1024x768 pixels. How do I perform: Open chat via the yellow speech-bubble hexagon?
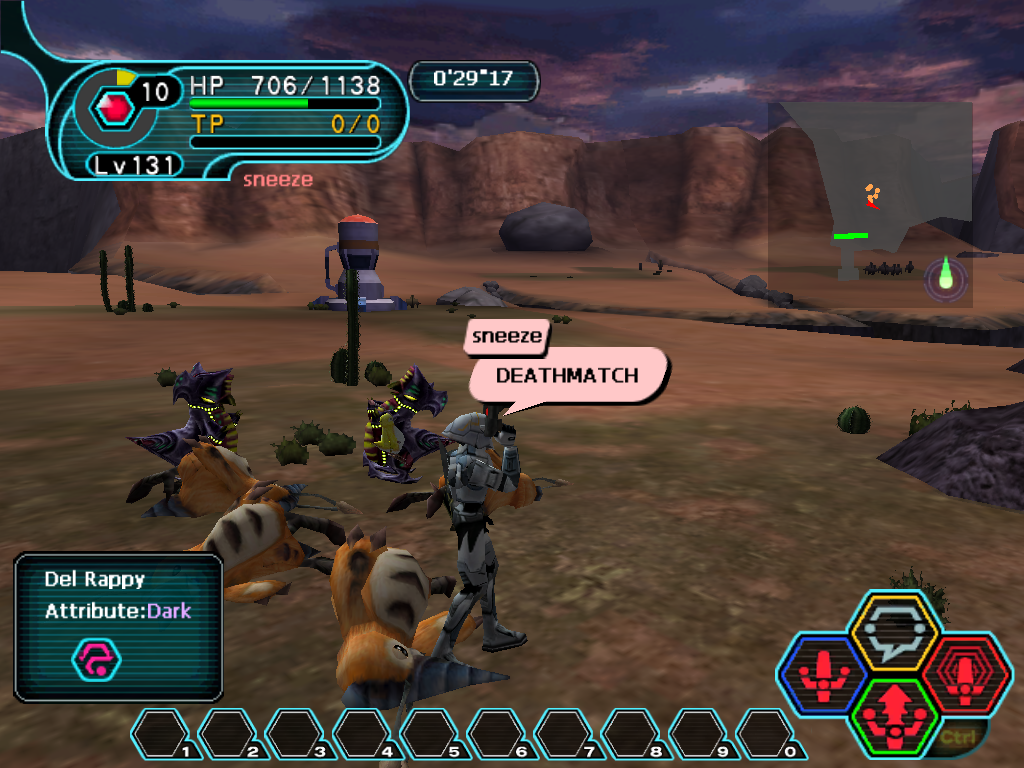(893, 633)
